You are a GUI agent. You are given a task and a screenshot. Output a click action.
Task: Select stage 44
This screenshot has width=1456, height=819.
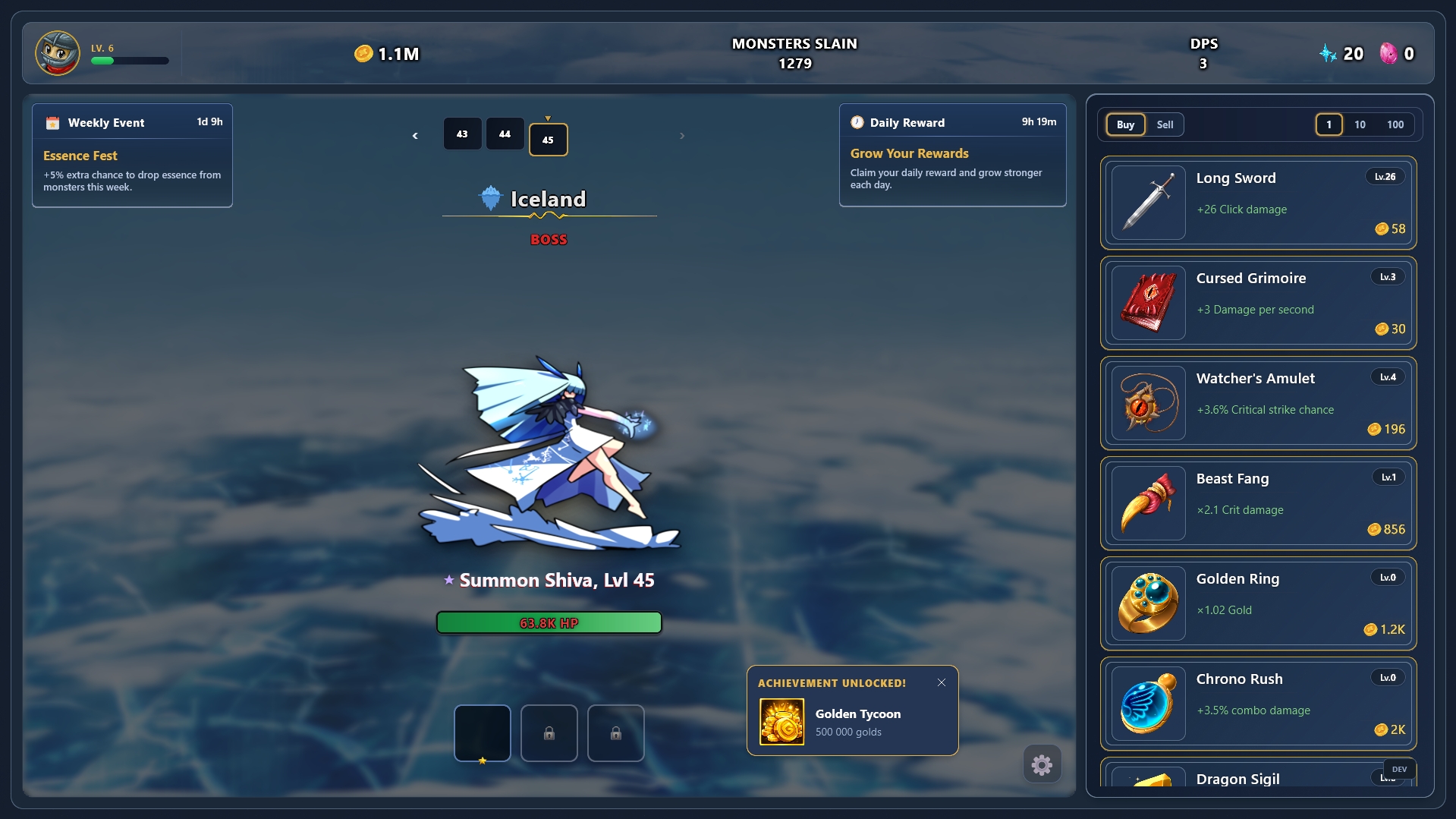[505, 134]
